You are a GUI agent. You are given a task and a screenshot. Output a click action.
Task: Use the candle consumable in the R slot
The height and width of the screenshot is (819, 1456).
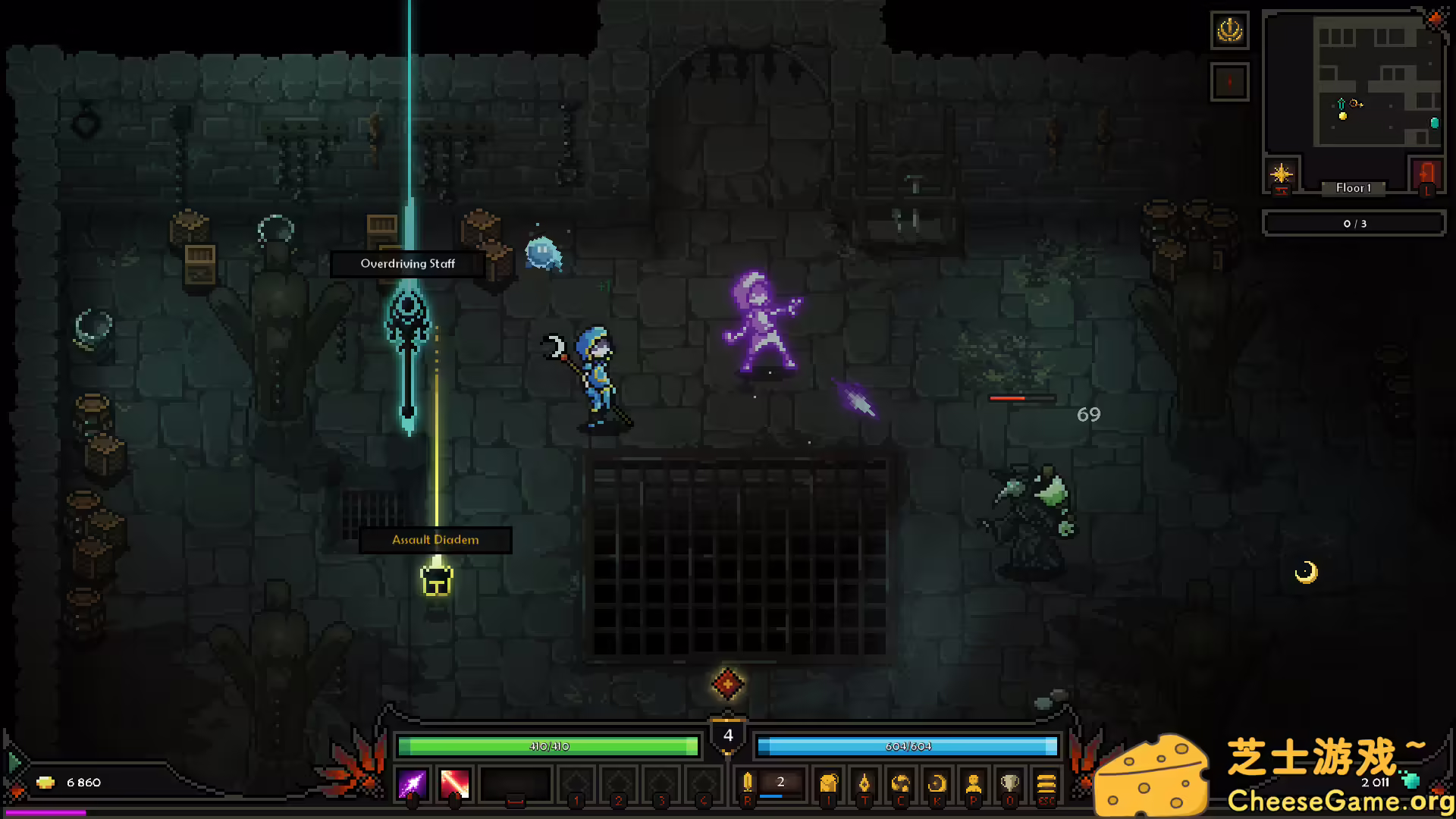click(748, 783)
